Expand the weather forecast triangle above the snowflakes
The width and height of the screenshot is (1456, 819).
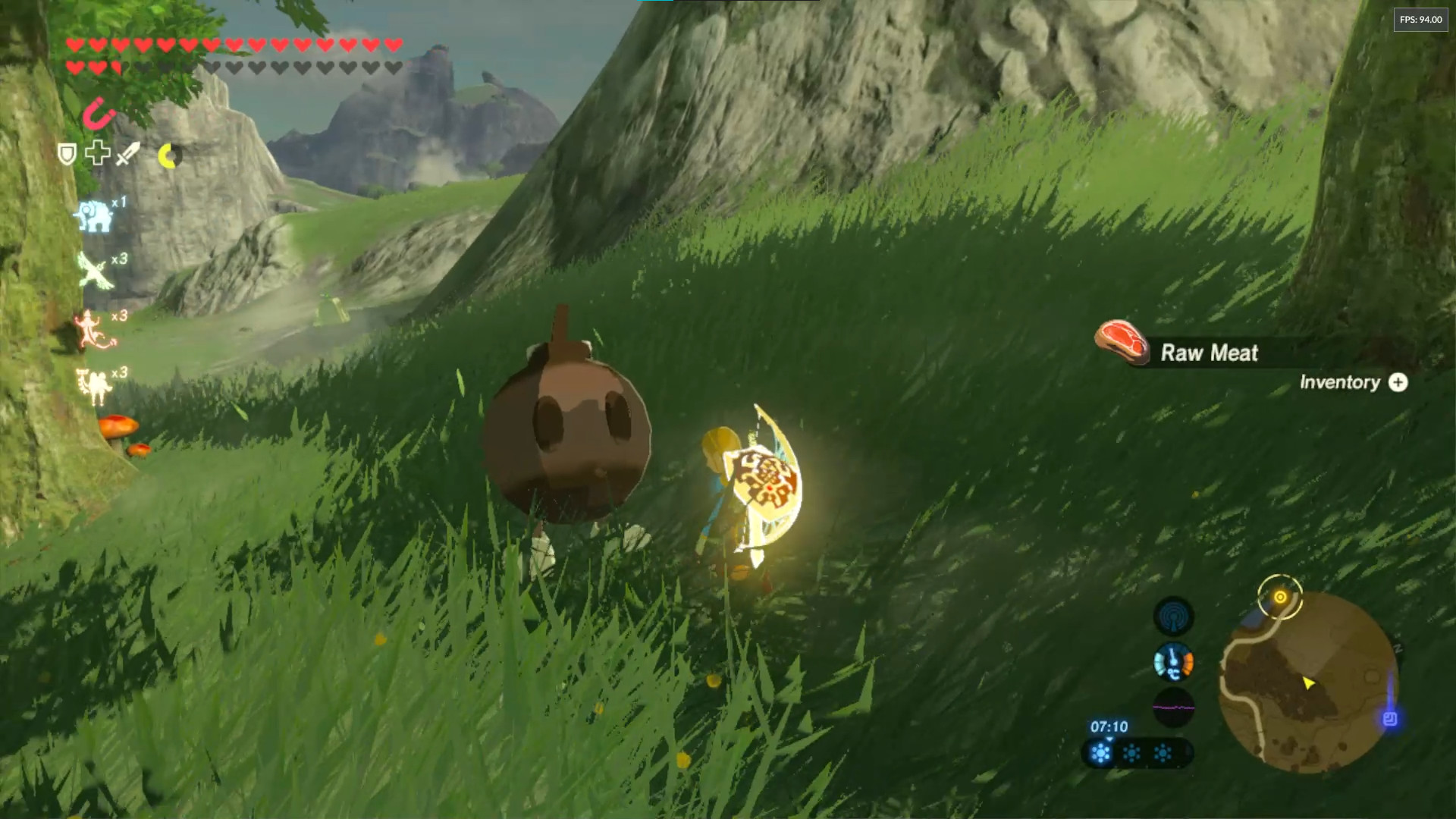[1109, 739]
